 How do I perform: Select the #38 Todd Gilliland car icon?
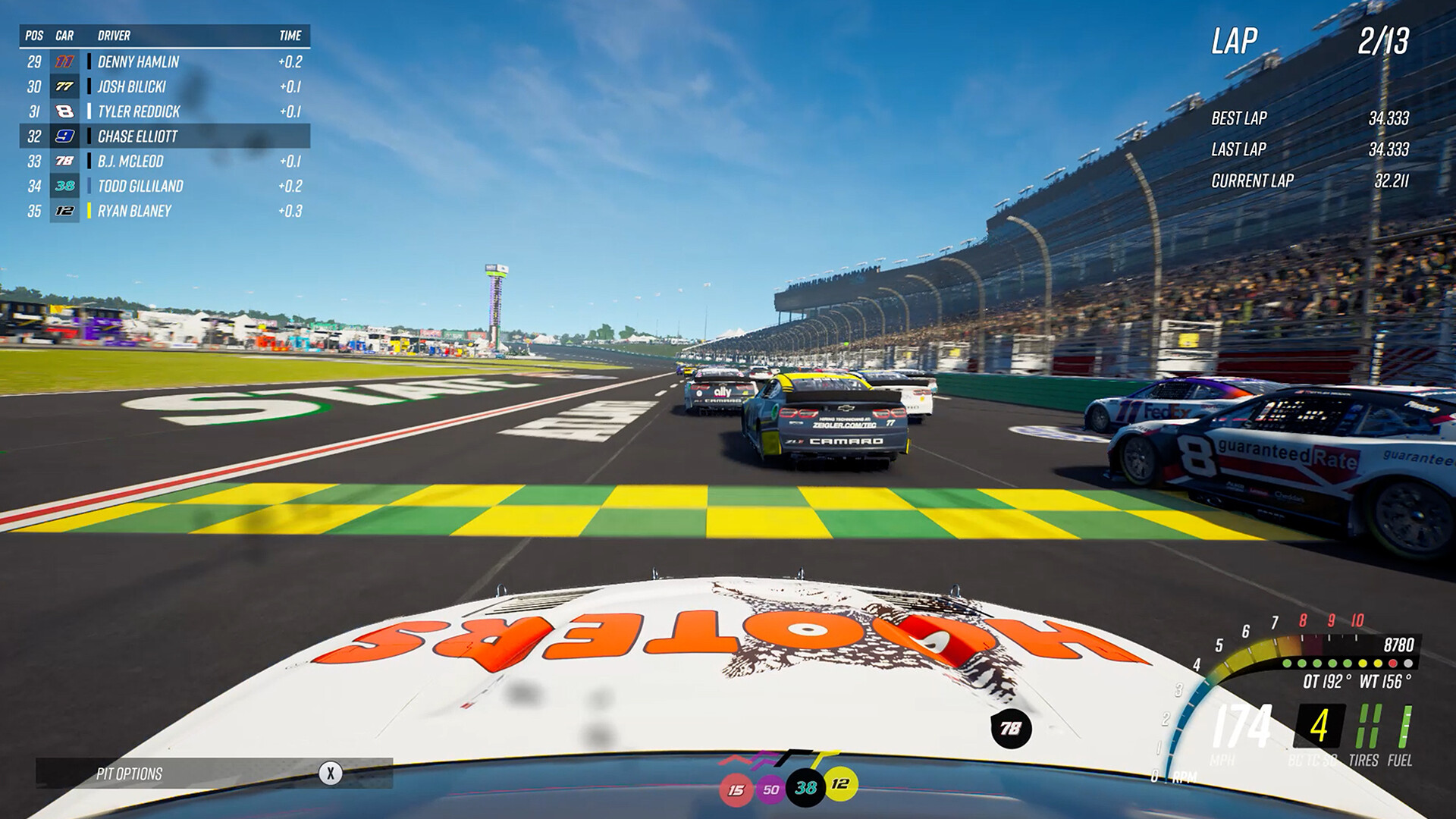click(65, 186)
